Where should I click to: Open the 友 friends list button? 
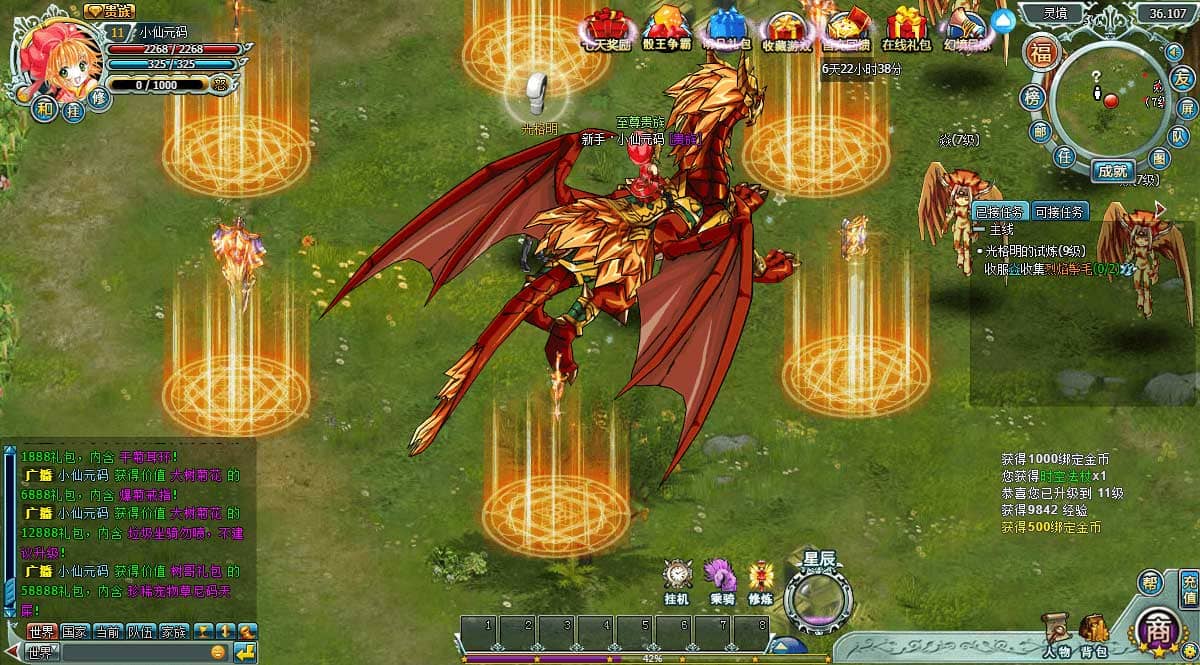click(x=1182, y=77)
